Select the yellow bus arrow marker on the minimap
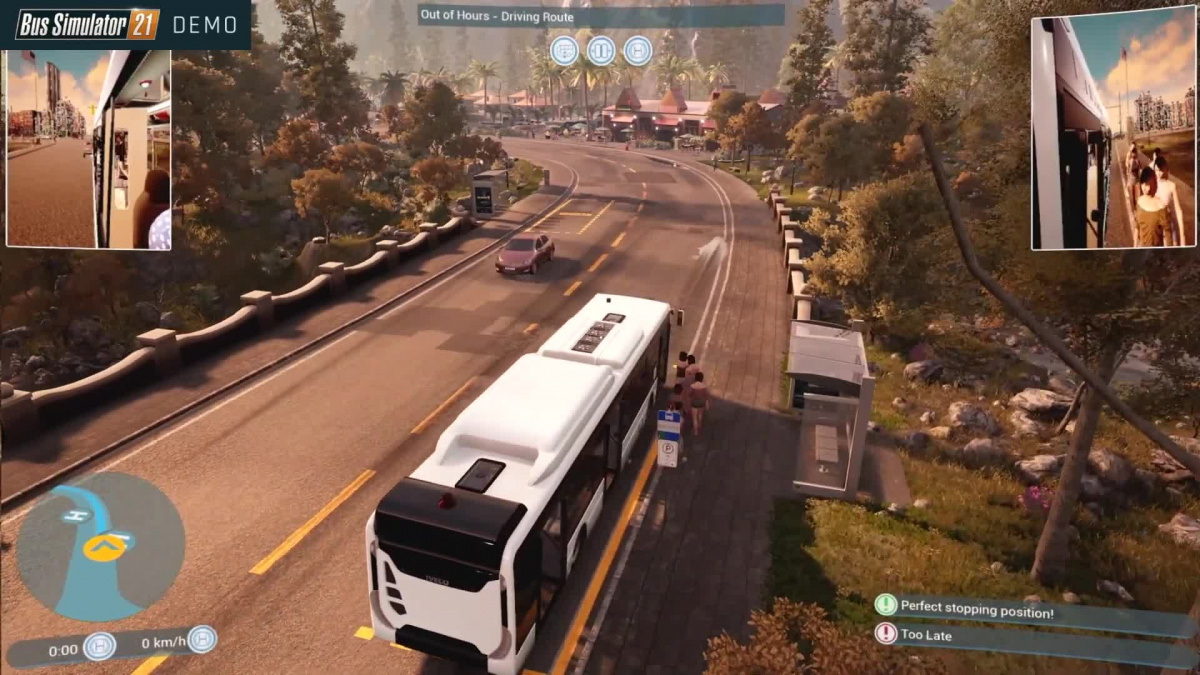The width and height of the screenshot is (1200, 675). (102, 547)
